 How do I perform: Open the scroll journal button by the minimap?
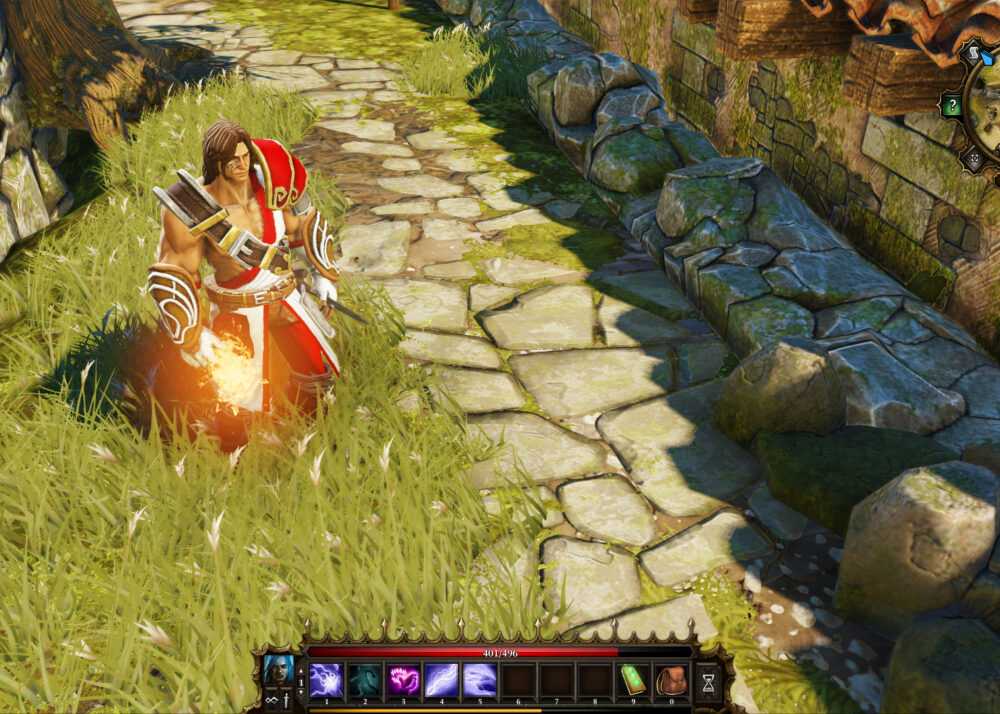971,53
